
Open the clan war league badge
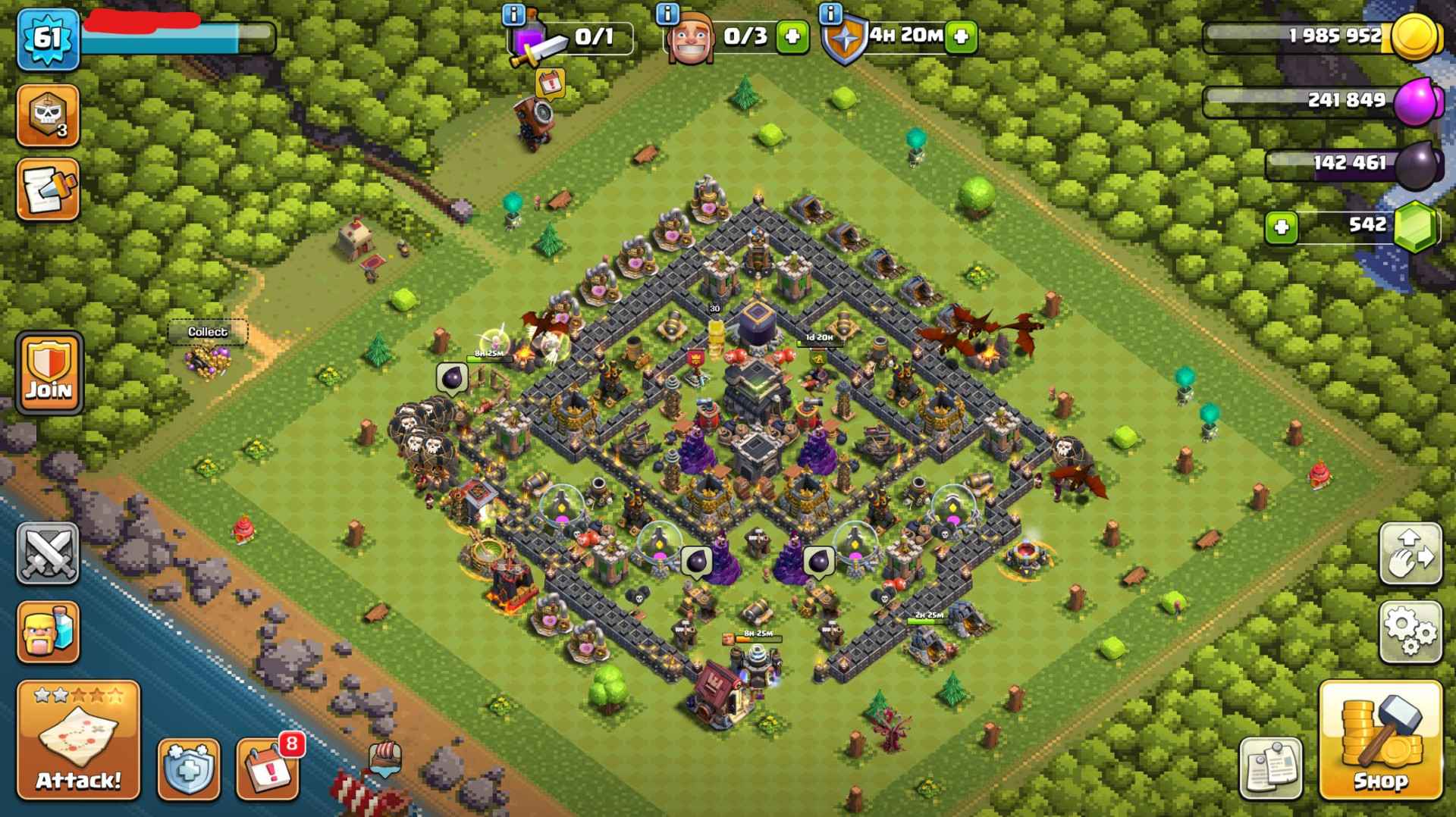point(47,115)
